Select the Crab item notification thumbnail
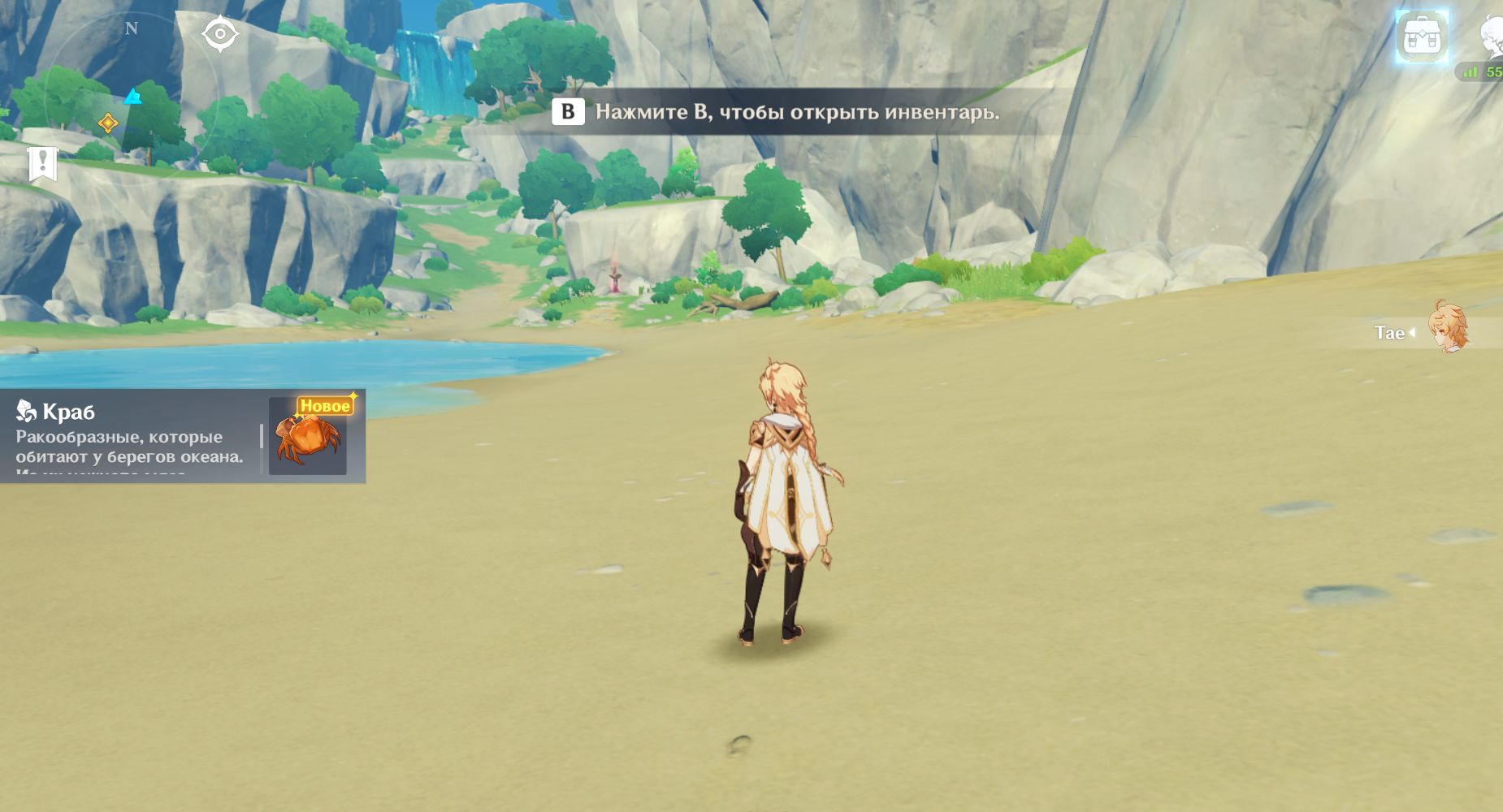1503x812 pixels. [x=308, y=437]
